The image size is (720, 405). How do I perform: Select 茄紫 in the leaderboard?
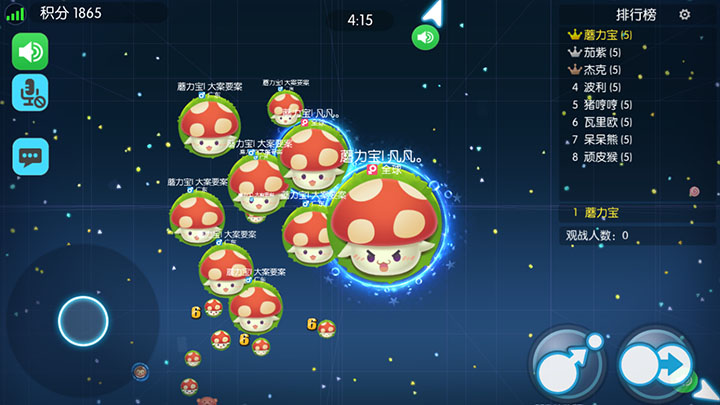(x=601, y=52)
